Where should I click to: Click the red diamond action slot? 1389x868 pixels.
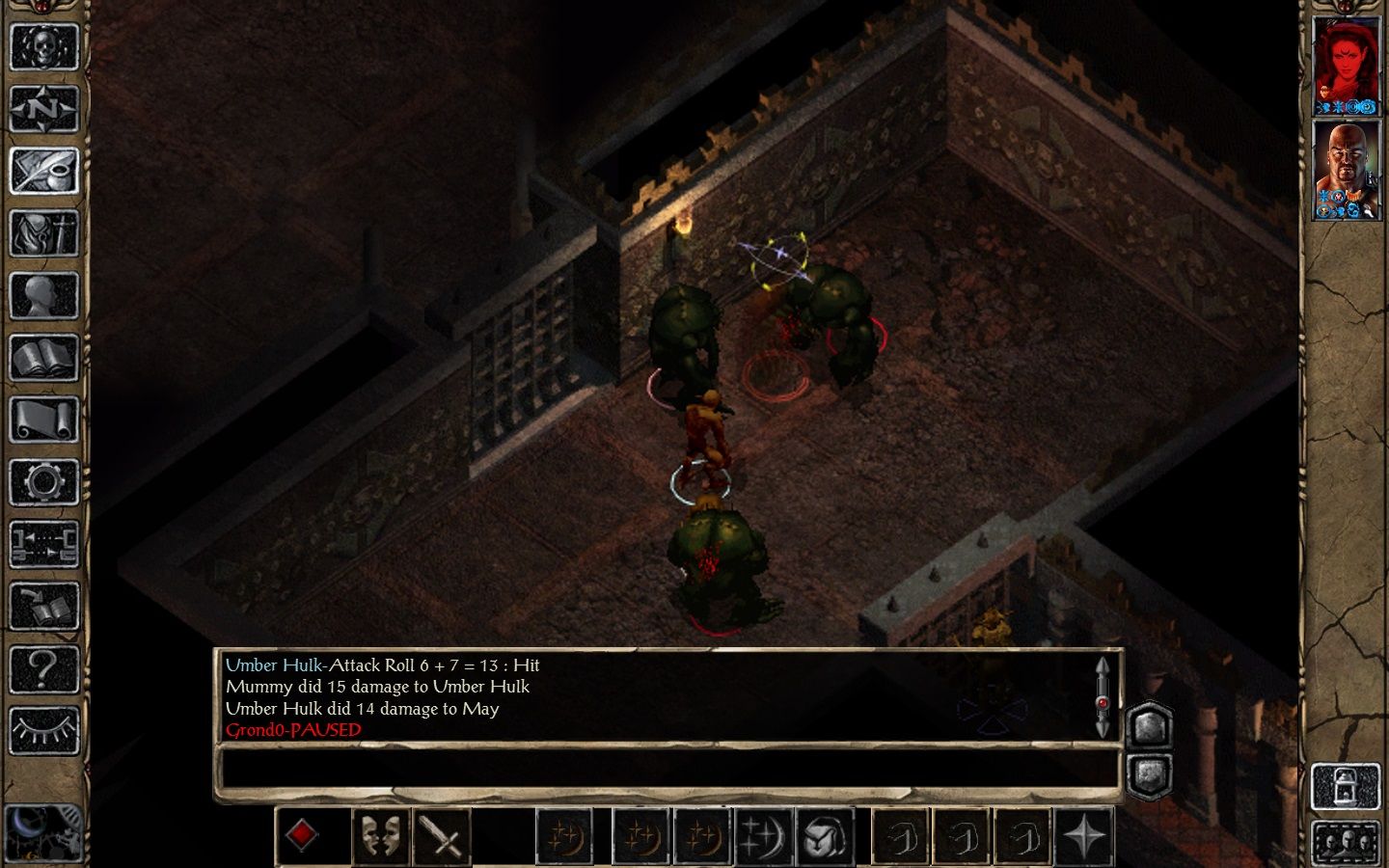pyautogui.click(x=302, y=835)
